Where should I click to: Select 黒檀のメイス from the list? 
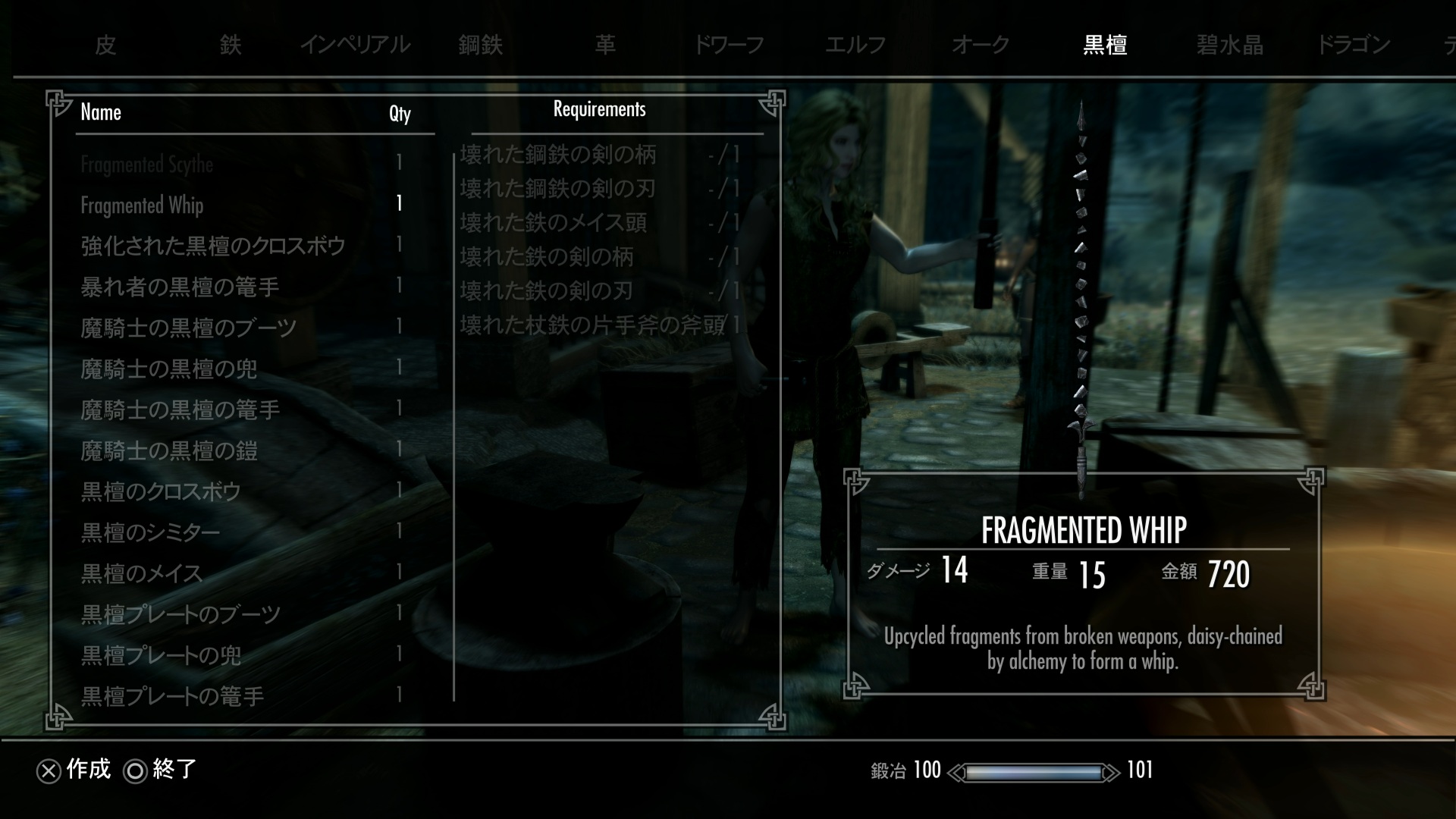point(142,574)
